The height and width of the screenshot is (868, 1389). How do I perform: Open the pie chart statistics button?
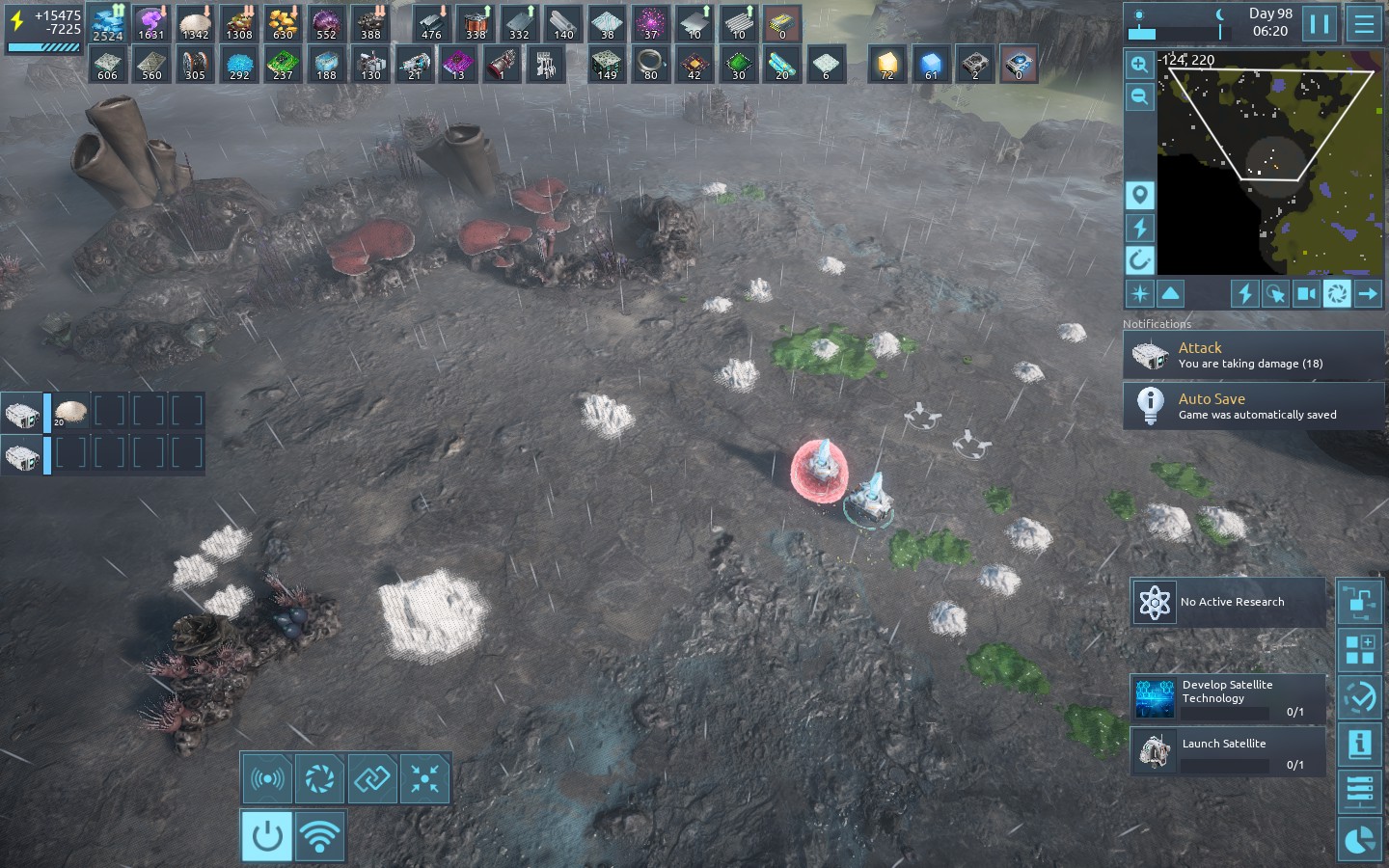point(1360,840)
